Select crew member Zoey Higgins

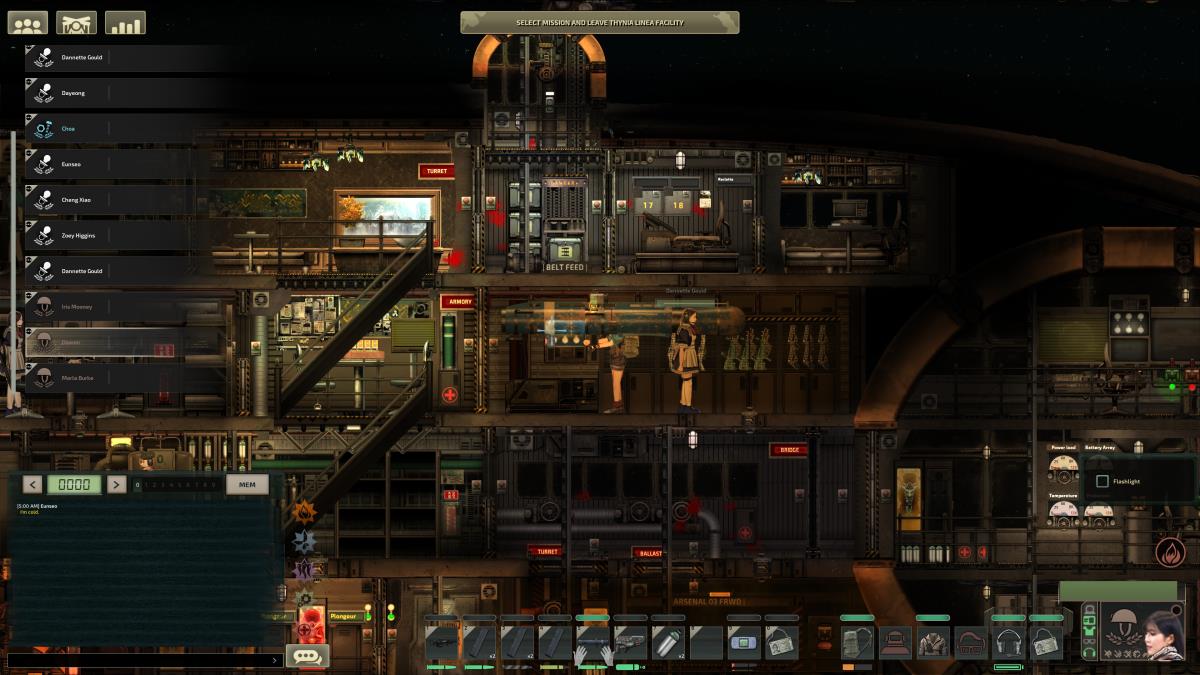pyautogui.click(x=120, y=236)
